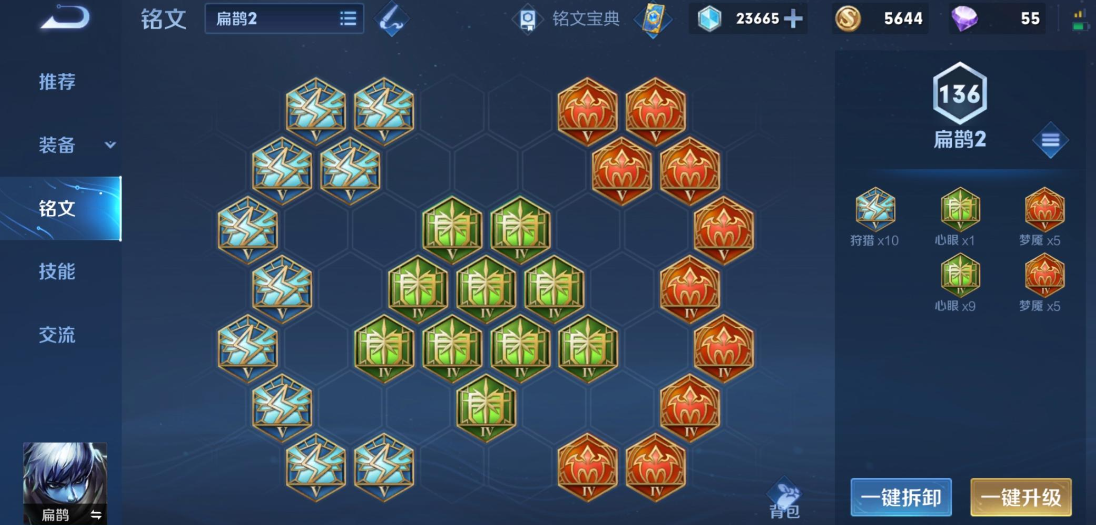Viewport: 1096px width, 525px height.
Task: Tap 一键升级 to upgrade runes
Action: pos(1020,497)
